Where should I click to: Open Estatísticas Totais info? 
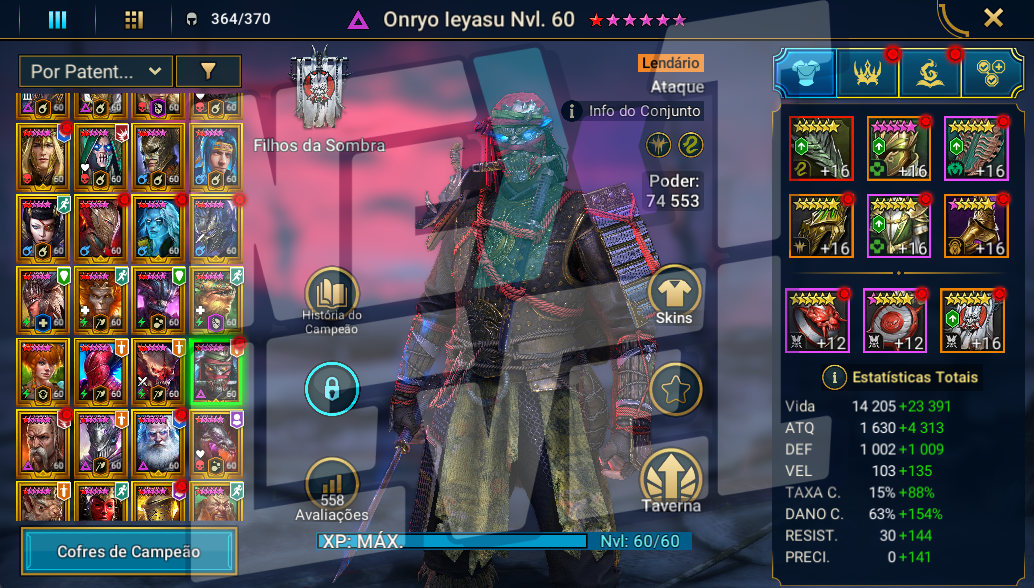(832, 377)
